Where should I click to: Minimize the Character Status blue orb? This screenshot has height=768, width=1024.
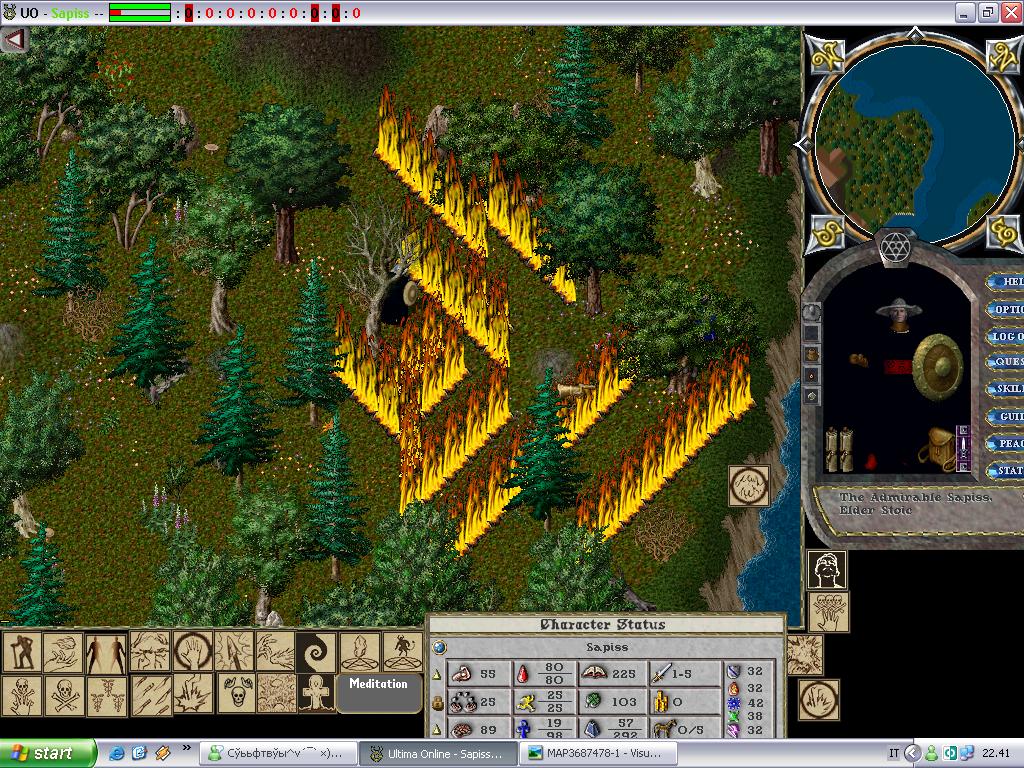(439, 647)
